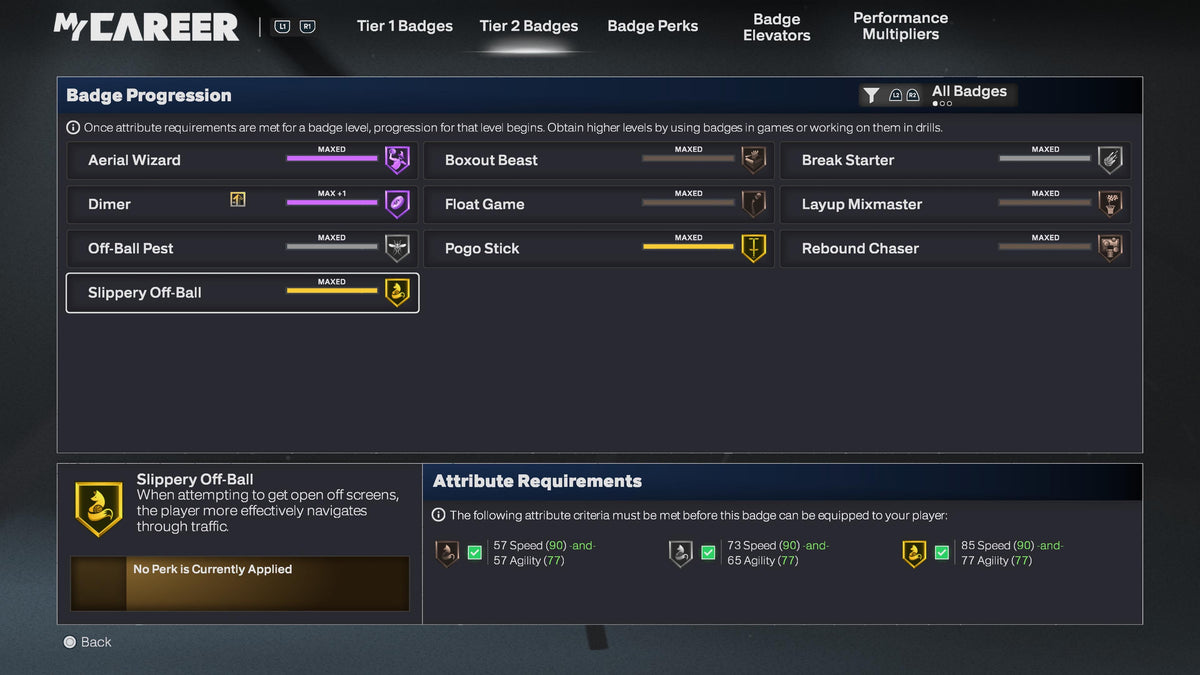Show the Badge Elevators tab

[x=776, y=27]
